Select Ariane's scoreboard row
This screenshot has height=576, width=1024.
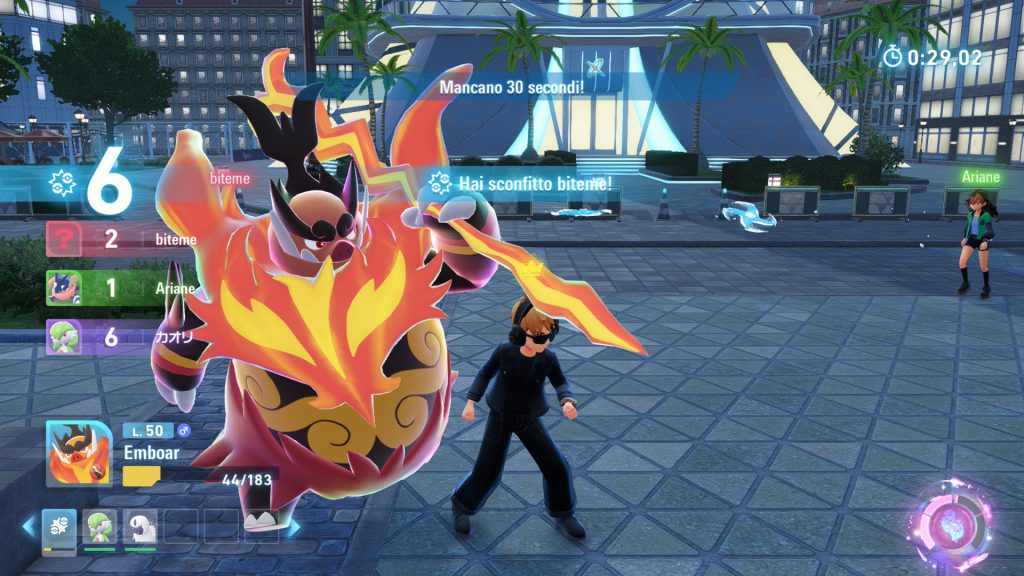coord(120,288)
